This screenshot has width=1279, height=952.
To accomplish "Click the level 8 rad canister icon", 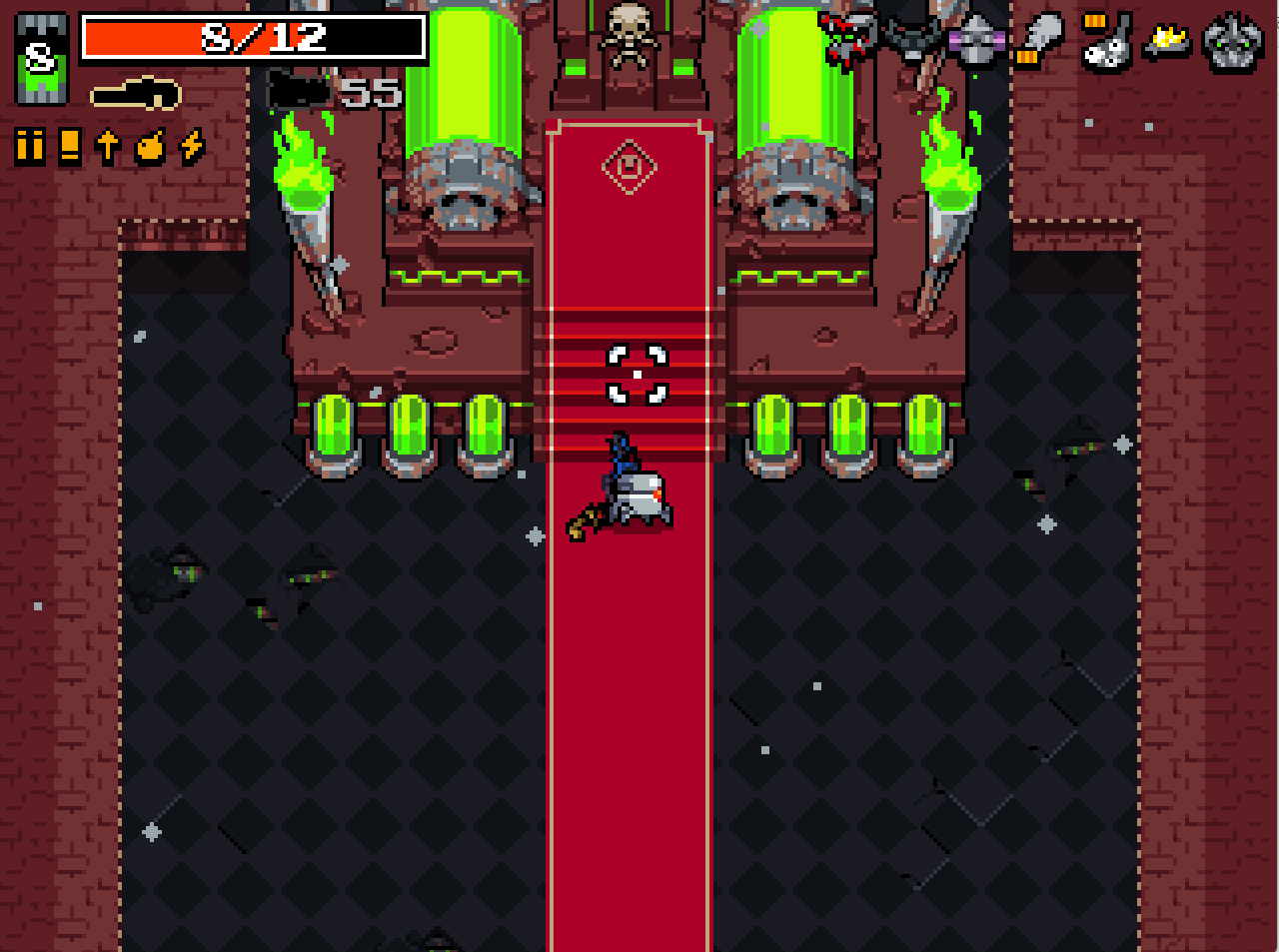I will [41, 60].
